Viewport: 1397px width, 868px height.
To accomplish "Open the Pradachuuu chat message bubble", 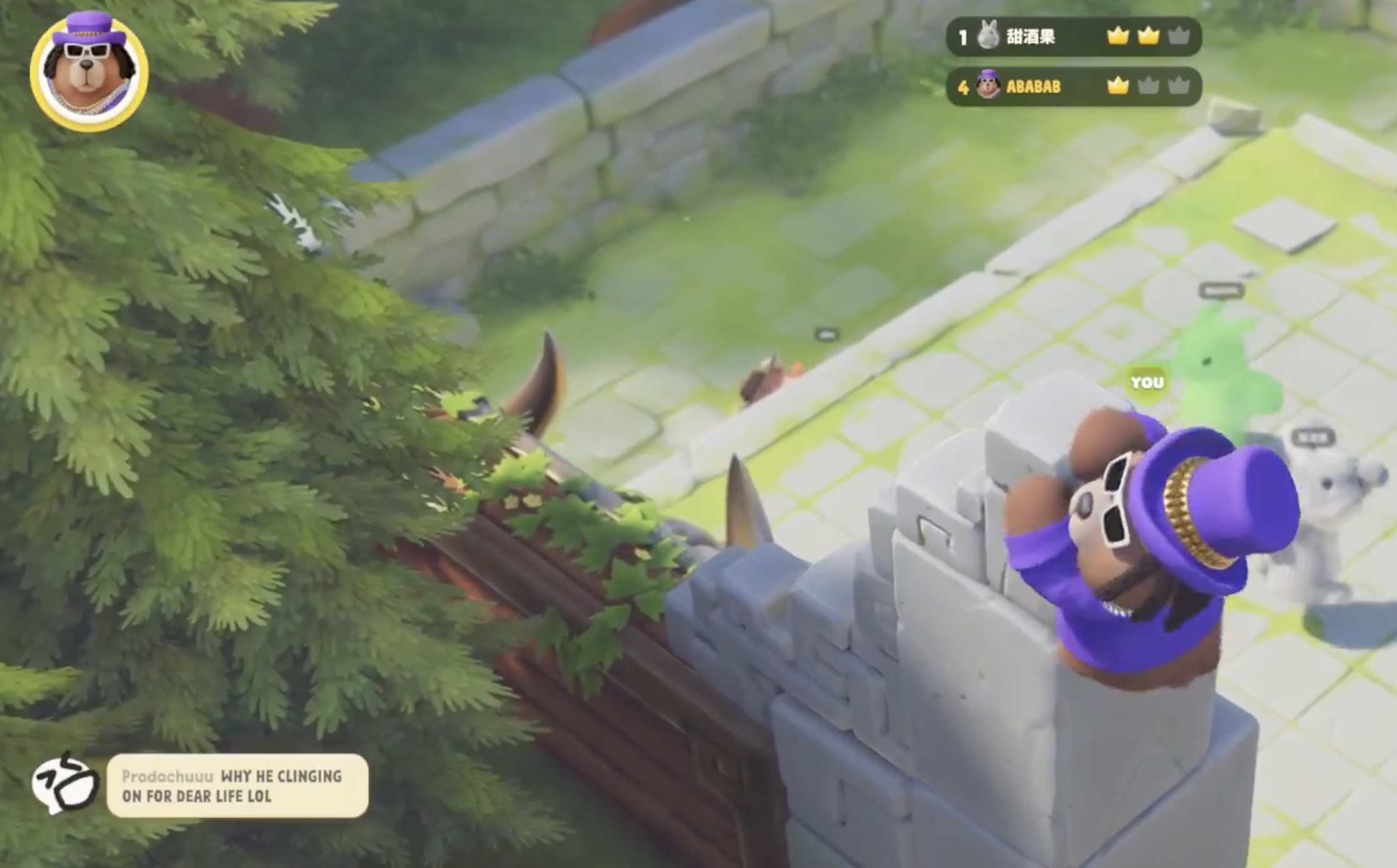I will point(237,785).
